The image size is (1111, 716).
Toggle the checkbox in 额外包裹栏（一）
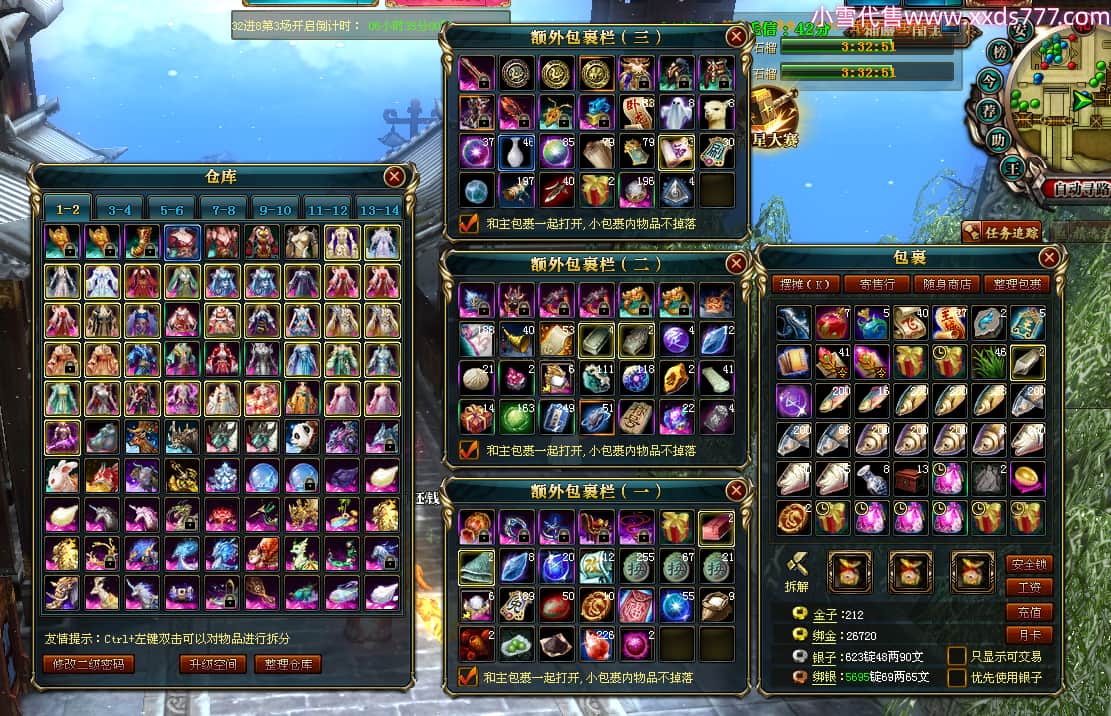(x=468, y=677)
